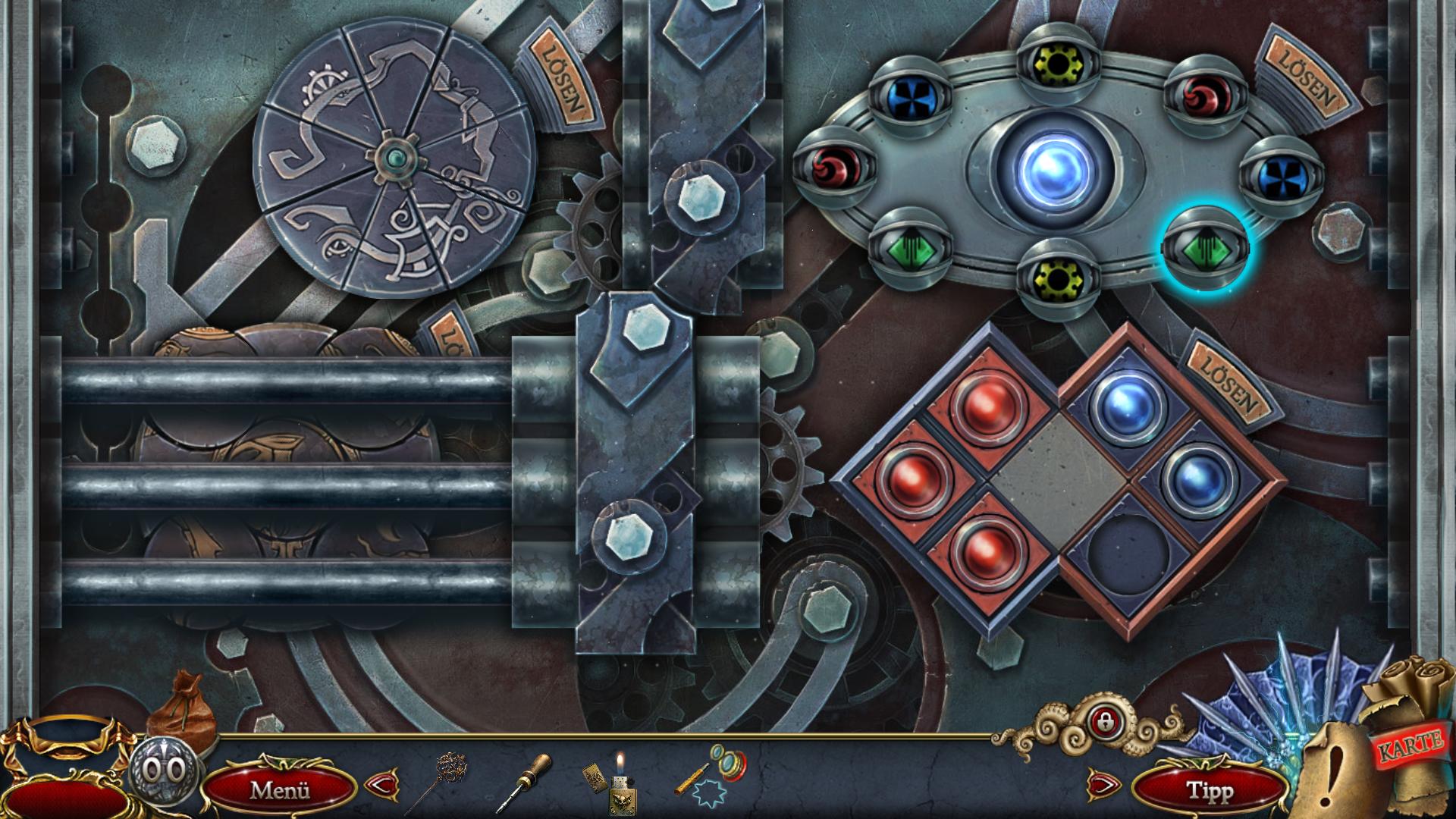Select the highlighted green eye button
The height and width of the screenshot is (819, 1456).
[1205, 247]
